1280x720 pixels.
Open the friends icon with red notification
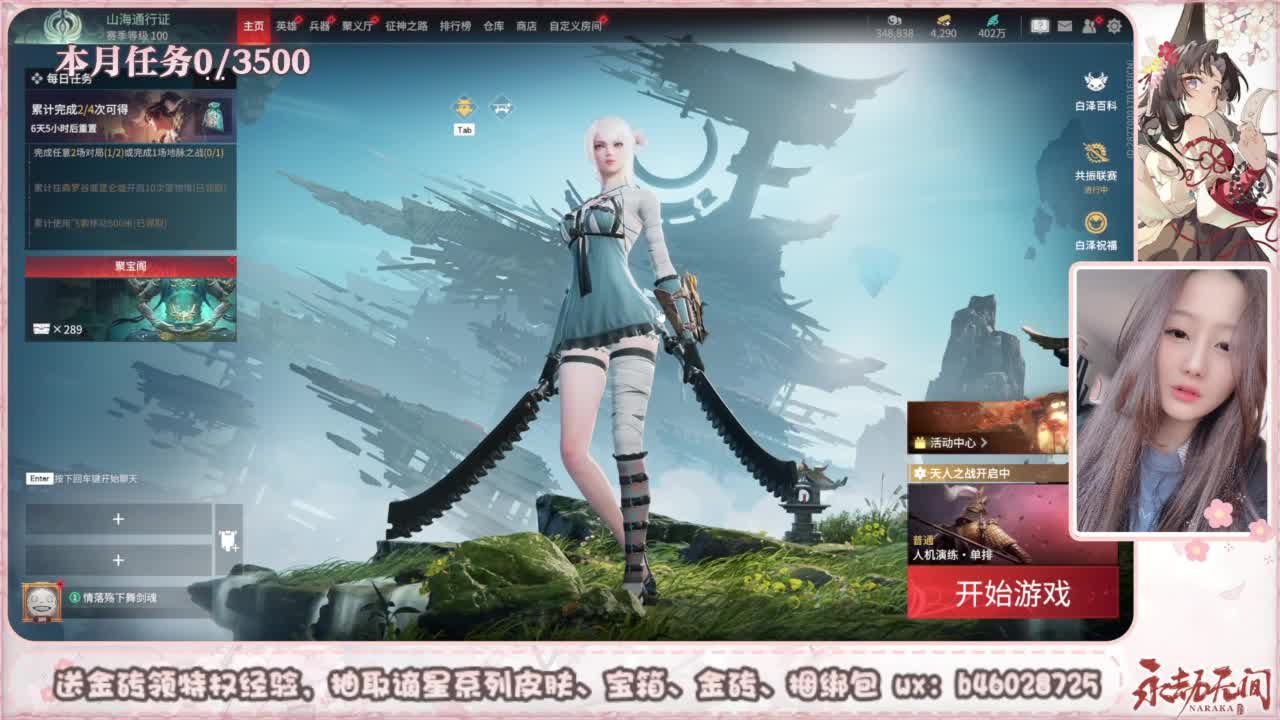tap(1090, 25)
